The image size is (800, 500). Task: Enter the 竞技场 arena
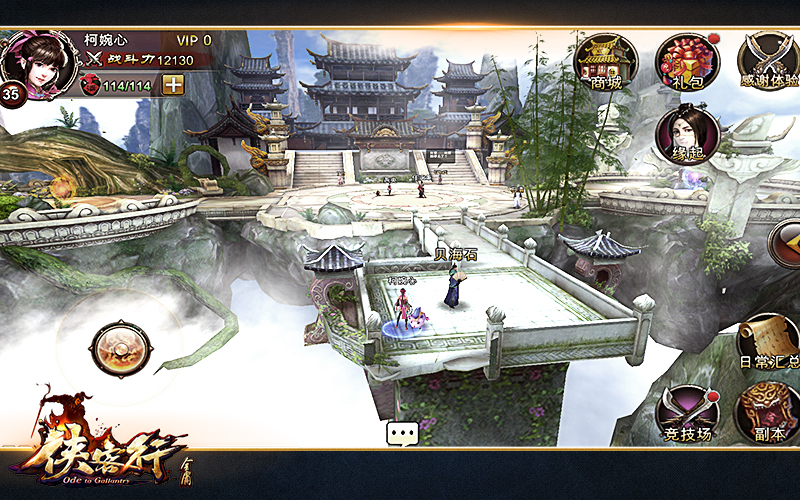pyautogui.click(x=687, y=413)
